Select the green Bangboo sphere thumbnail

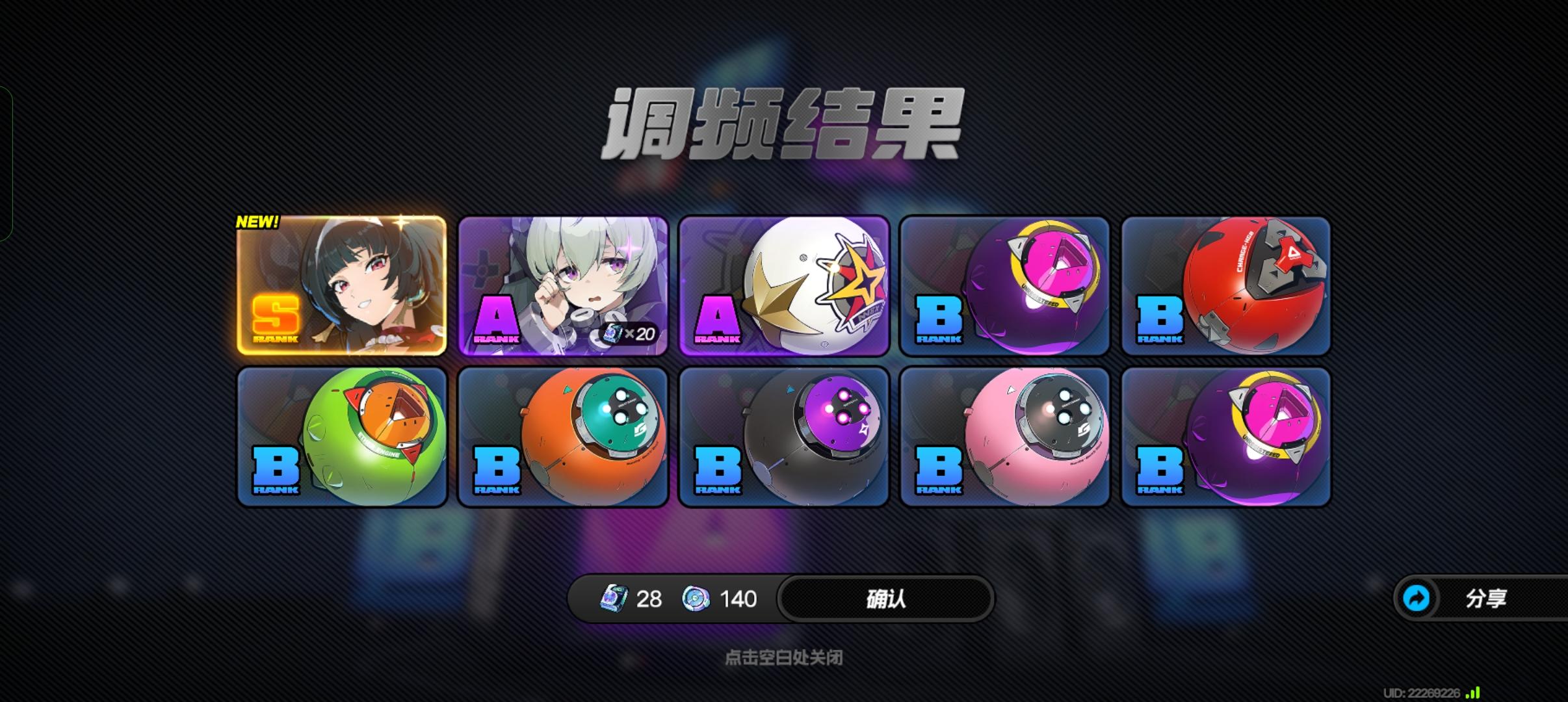(343, 437)
